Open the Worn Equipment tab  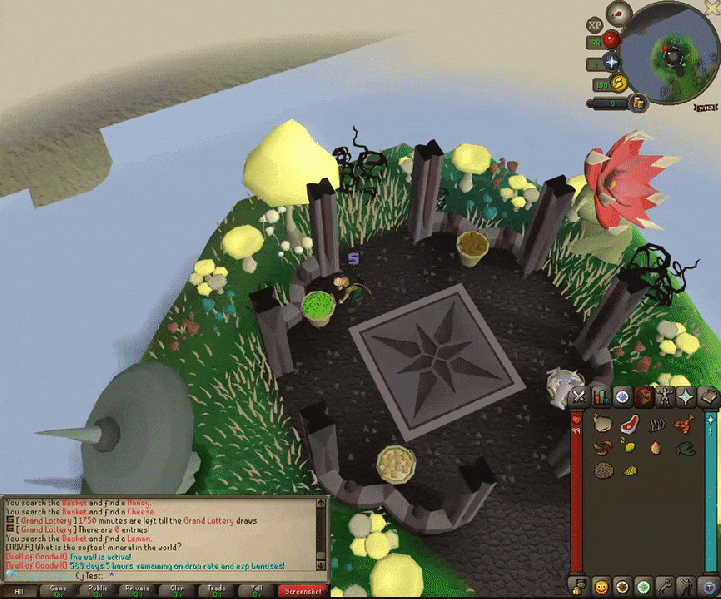(666, 397)
